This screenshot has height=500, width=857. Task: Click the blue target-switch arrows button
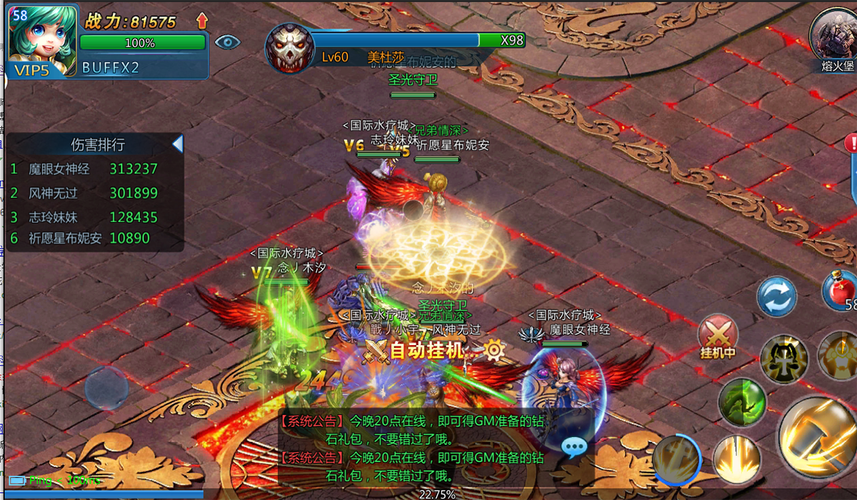[776, 297]
